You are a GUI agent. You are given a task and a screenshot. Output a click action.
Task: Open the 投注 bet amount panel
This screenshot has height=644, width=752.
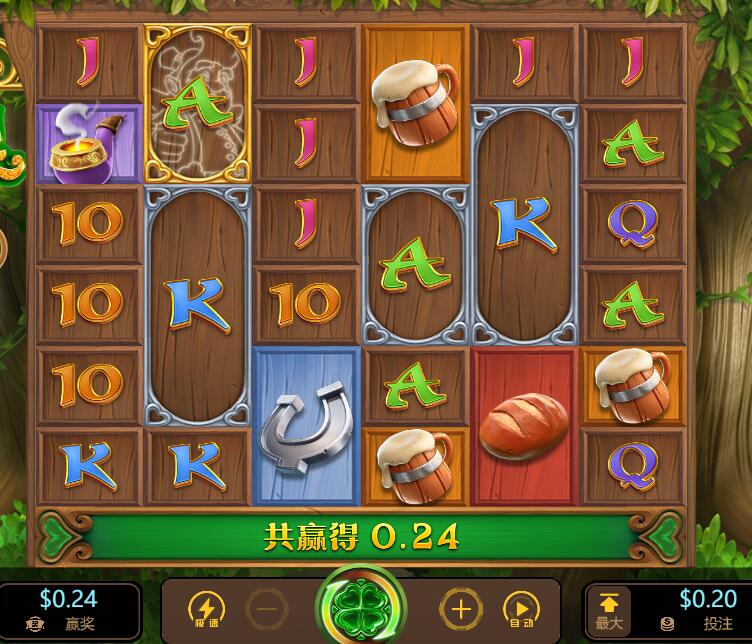(x=699, y=609)
